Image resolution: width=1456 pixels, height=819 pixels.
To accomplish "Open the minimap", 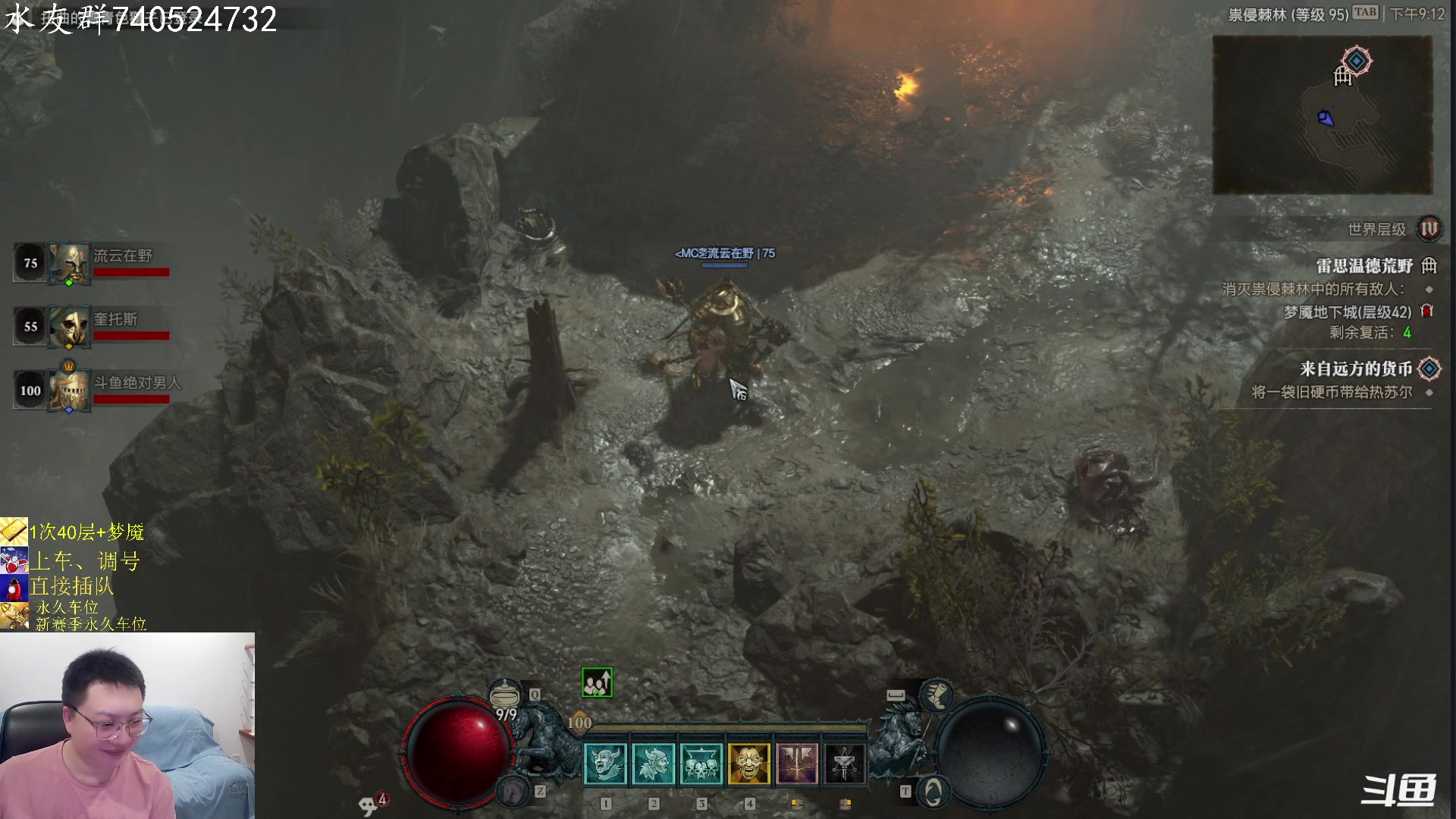I will pyautogui.click(x=1322, y=115).
